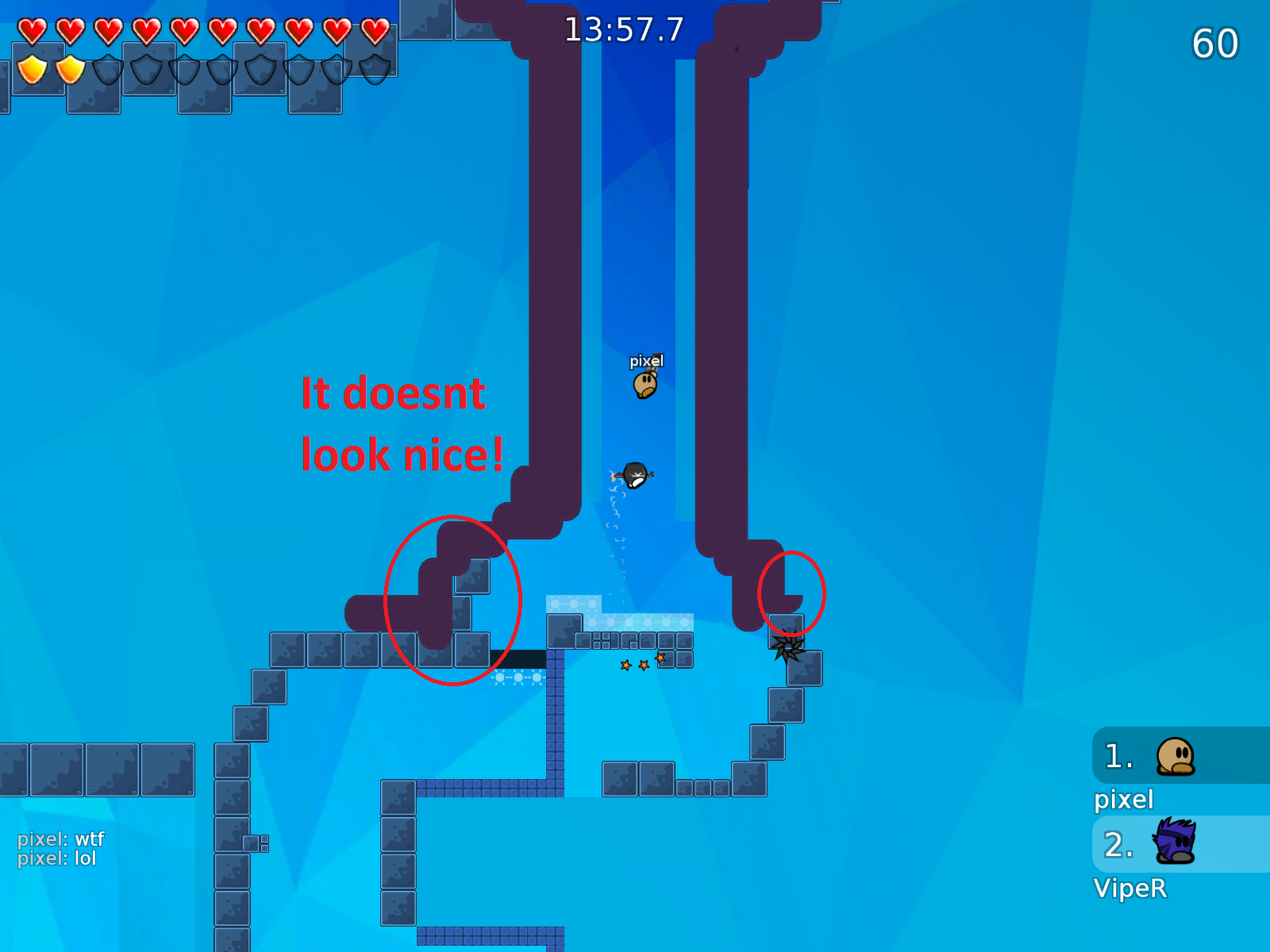Screen dimensions: 1270x952
Task: Click the chat message saying lol
Action: pyautogui.click(x=56, y=858)
